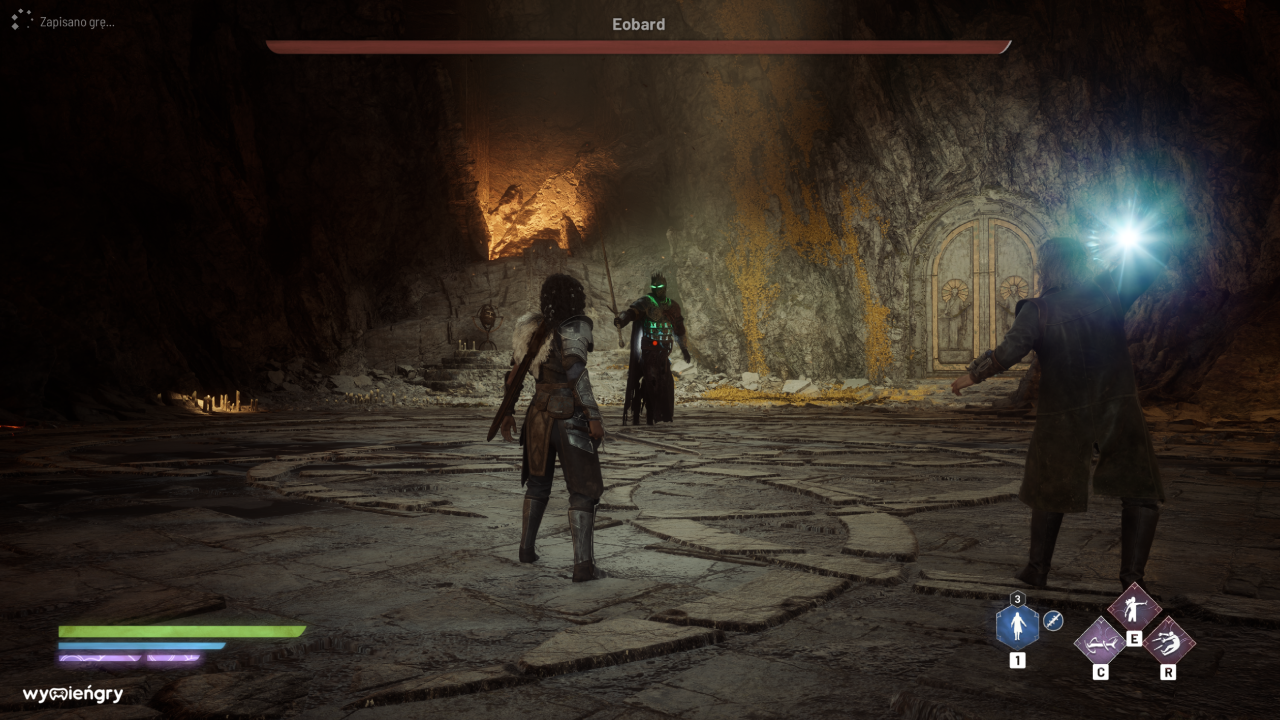Click the R keybind label
Screen dimensions: 1280x720
(1169, 673)
